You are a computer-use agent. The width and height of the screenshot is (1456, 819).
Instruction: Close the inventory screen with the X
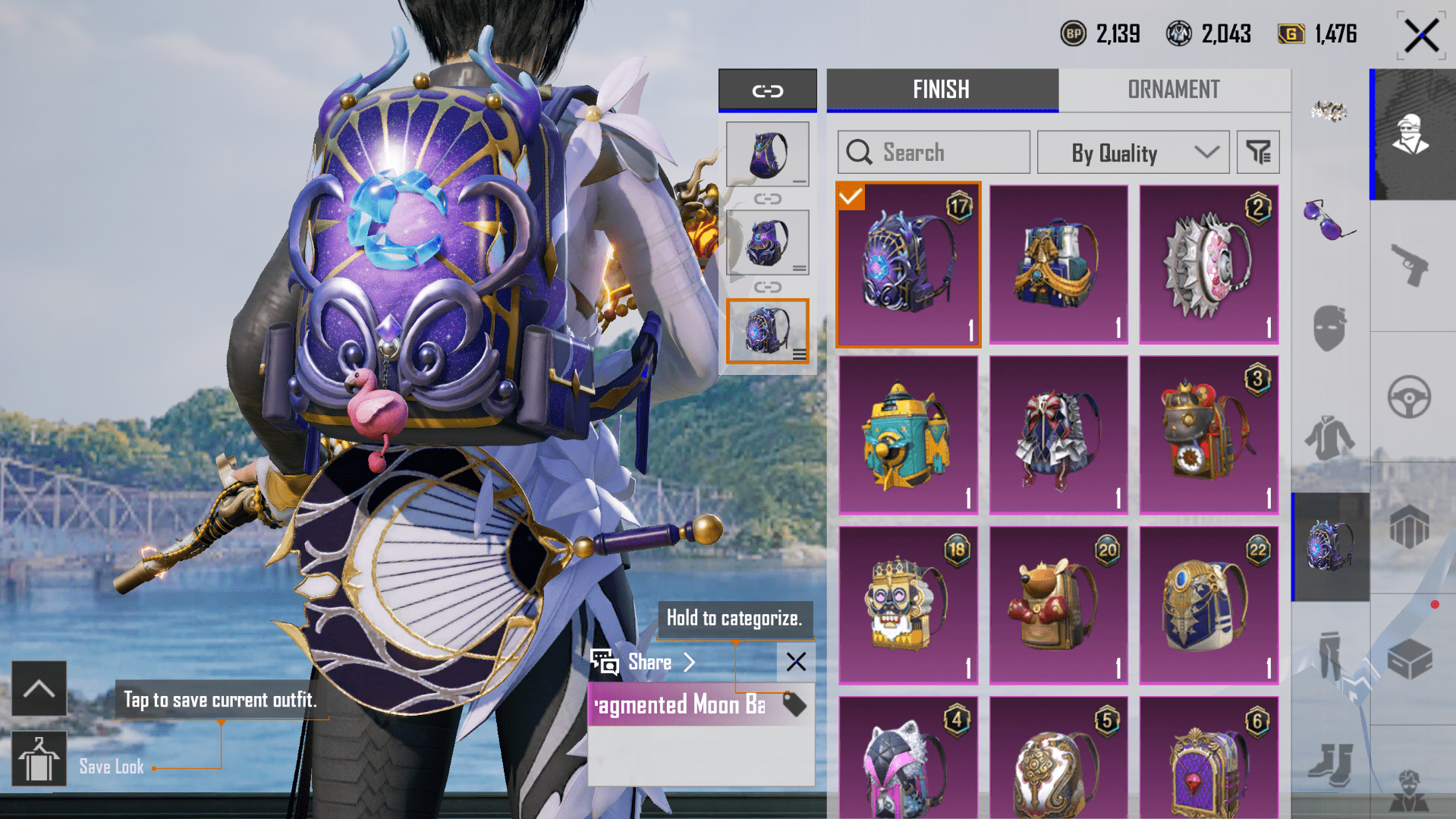coord(1420,35)
